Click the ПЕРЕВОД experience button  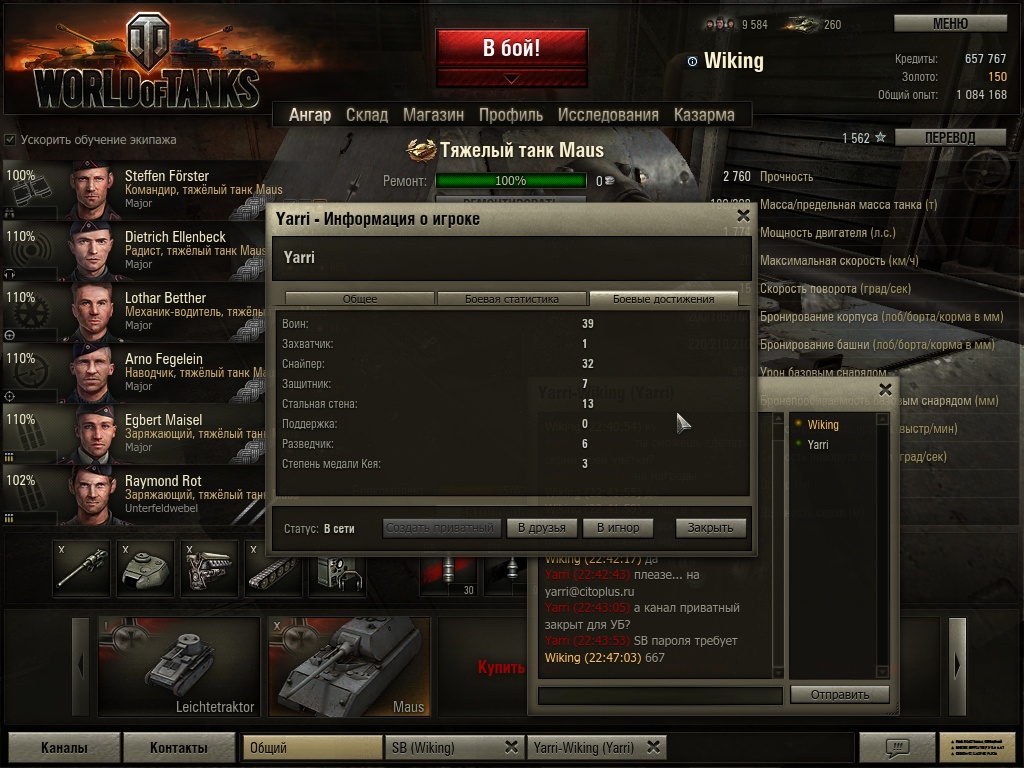pyautogui.click(x=949, y=138)
